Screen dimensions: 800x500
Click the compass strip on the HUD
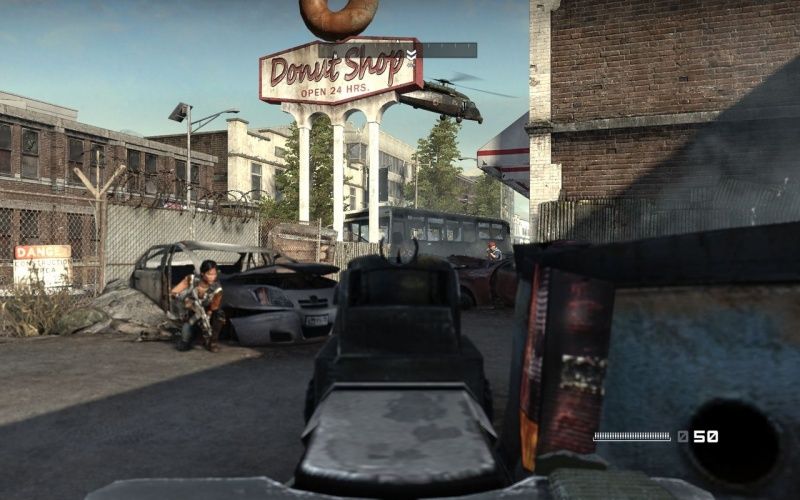tap(398, 50)
